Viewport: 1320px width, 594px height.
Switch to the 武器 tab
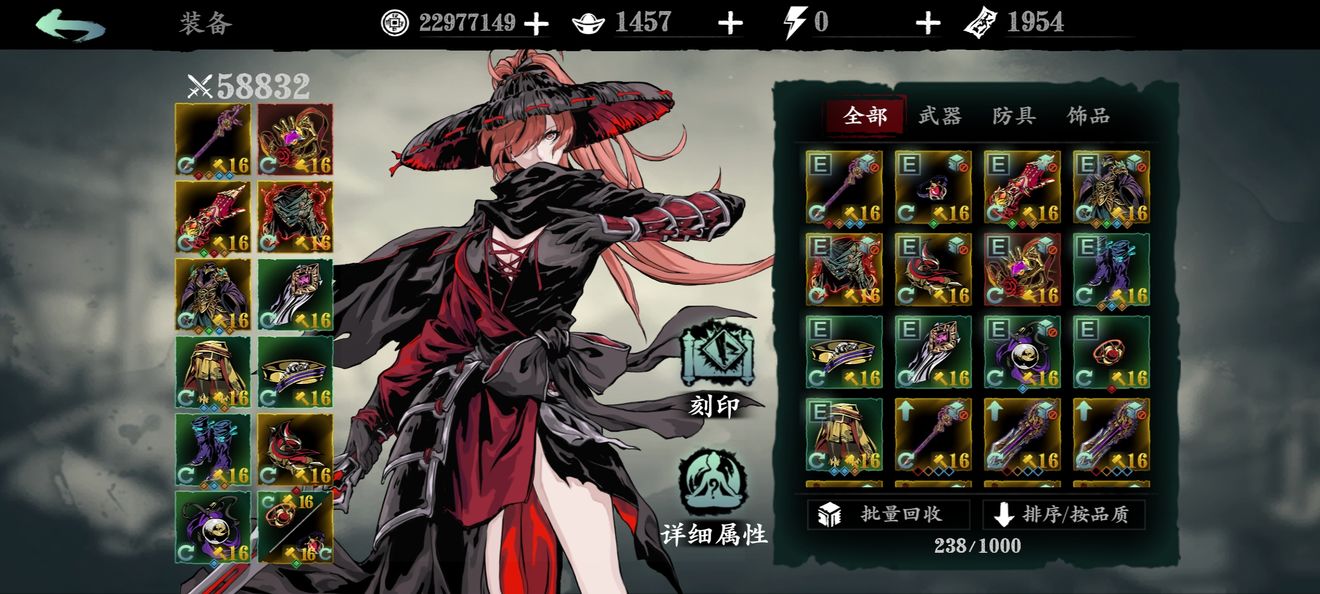[x=939, y=116]
